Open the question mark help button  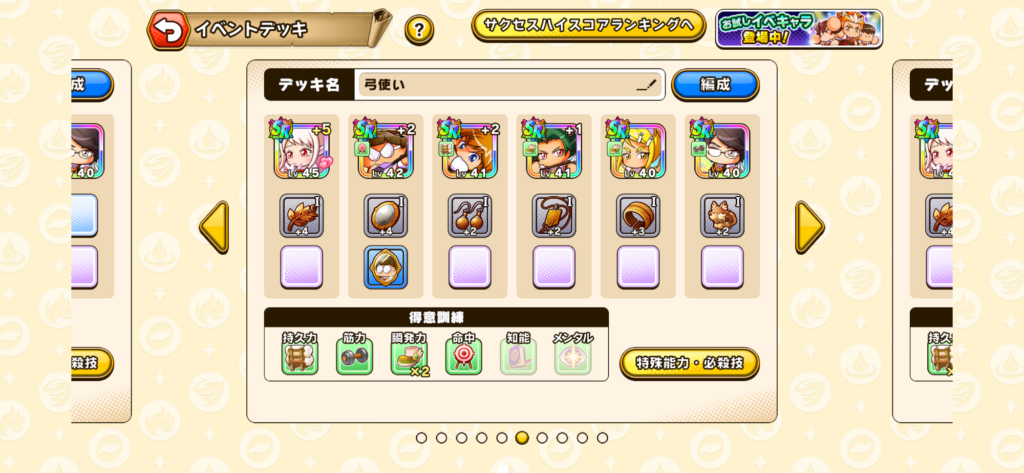(x=419, y=29)
